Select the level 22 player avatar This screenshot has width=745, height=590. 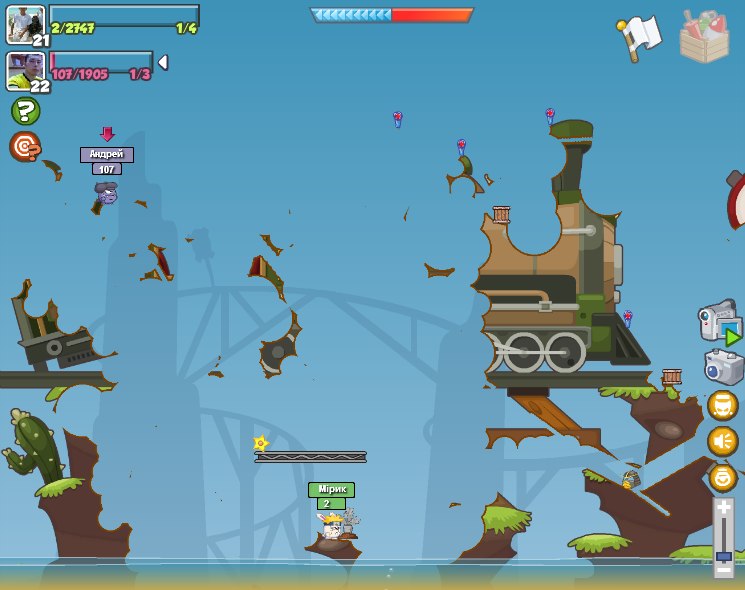[25, 71]
